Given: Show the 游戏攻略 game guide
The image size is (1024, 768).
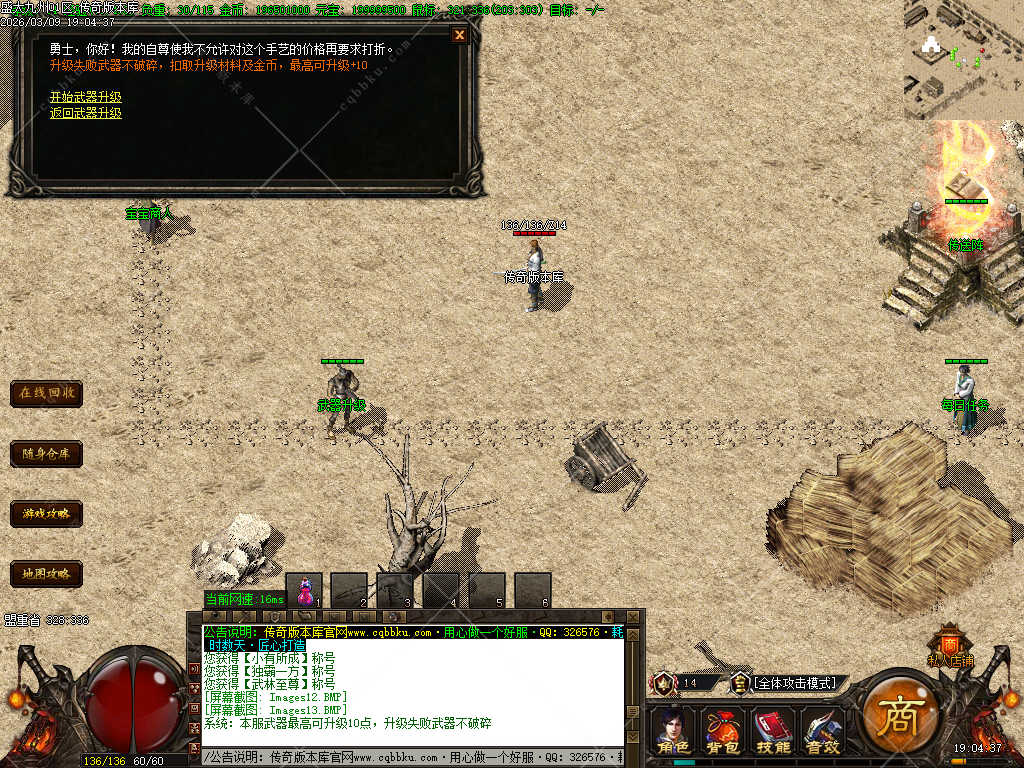Looking at the screenshot, I should click(46, 514).
